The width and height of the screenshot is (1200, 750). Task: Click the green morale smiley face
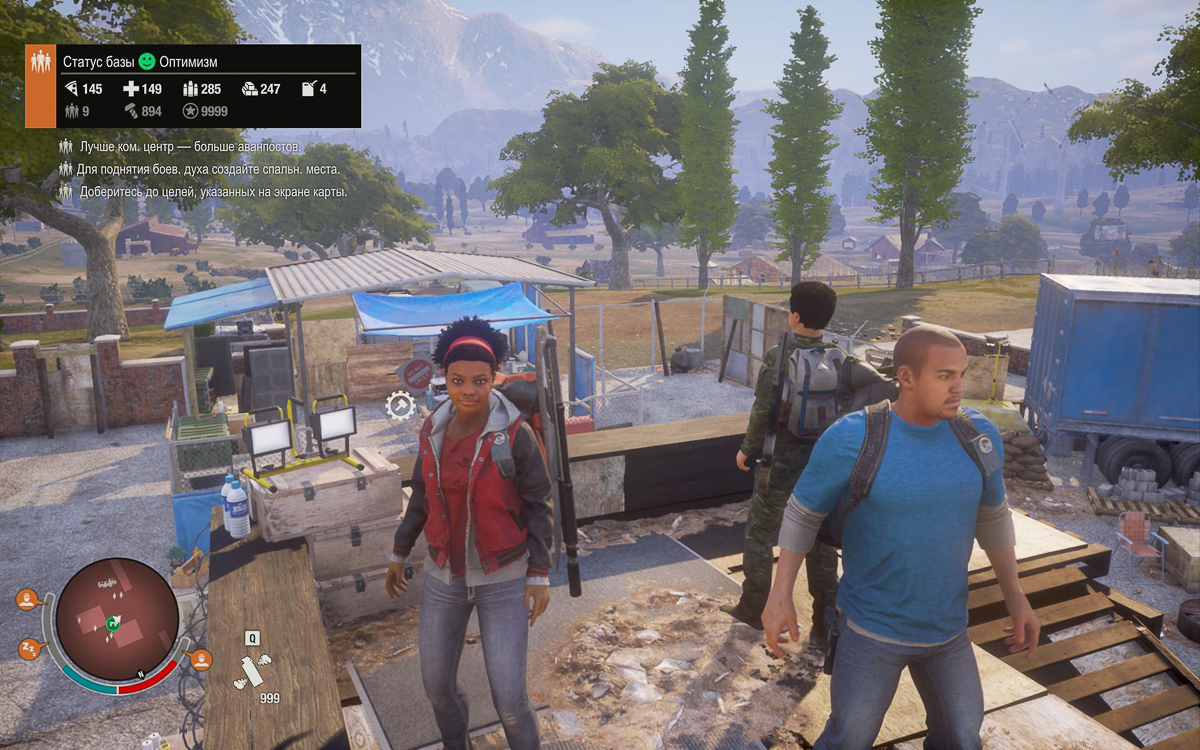tap(147, 61)
